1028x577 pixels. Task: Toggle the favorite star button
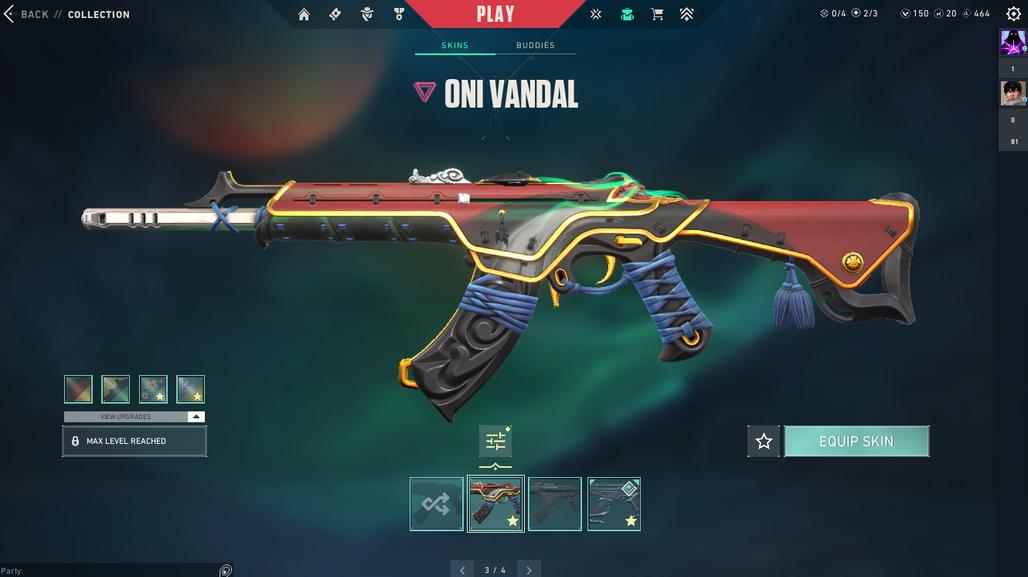pyautogui.click(x=764, y=441)
